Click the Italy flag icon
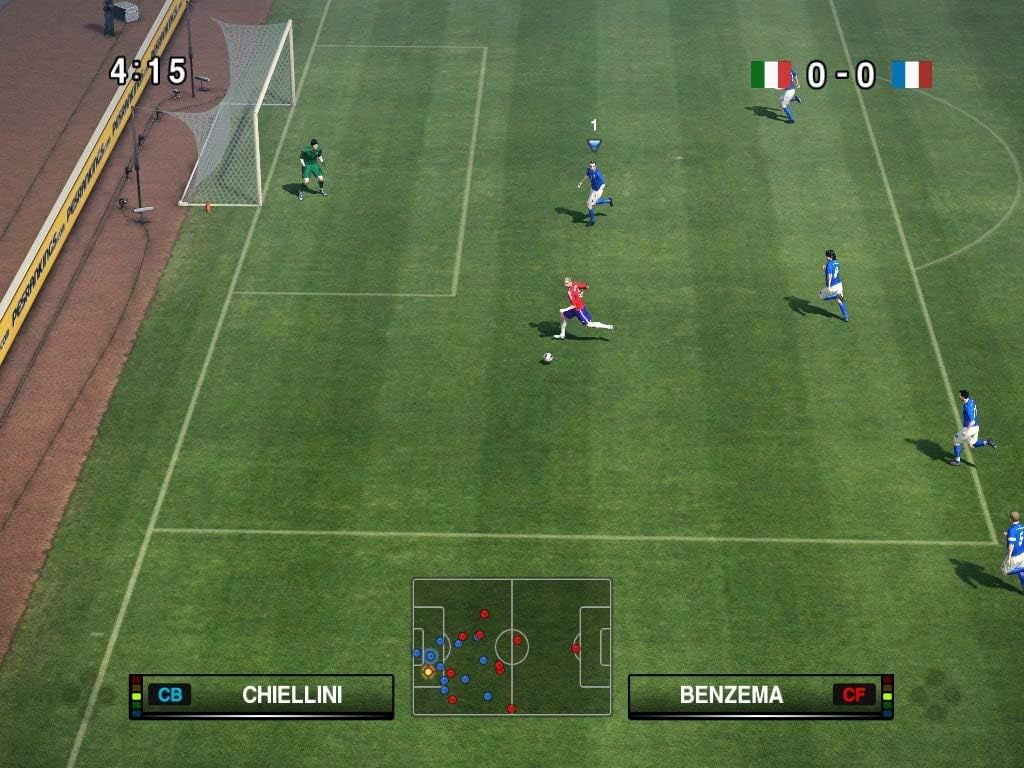The image size is (1024, 768). coord(770,75)
